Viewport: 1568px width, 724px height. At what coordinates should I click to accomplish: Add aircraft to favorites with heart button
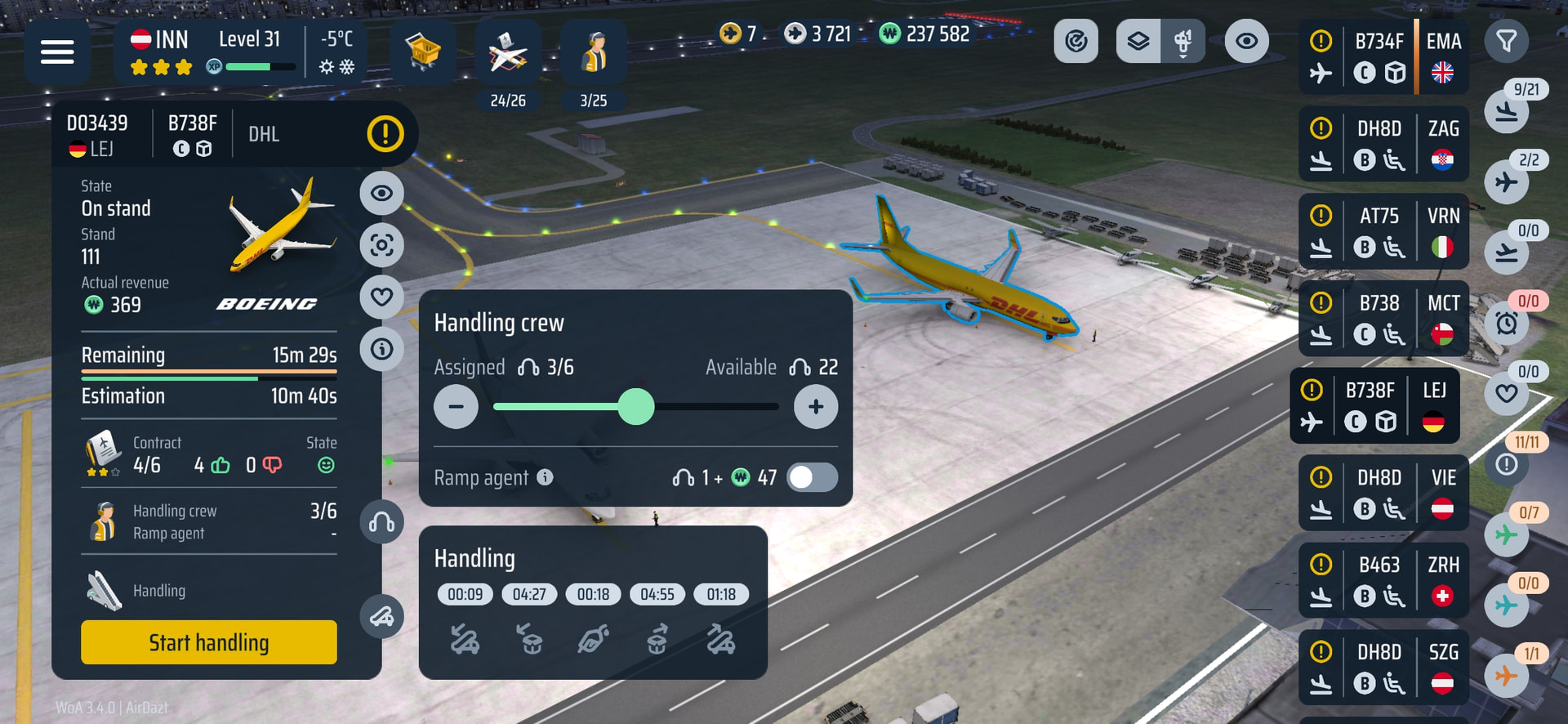pyautogui.click(x=381, y=297)
